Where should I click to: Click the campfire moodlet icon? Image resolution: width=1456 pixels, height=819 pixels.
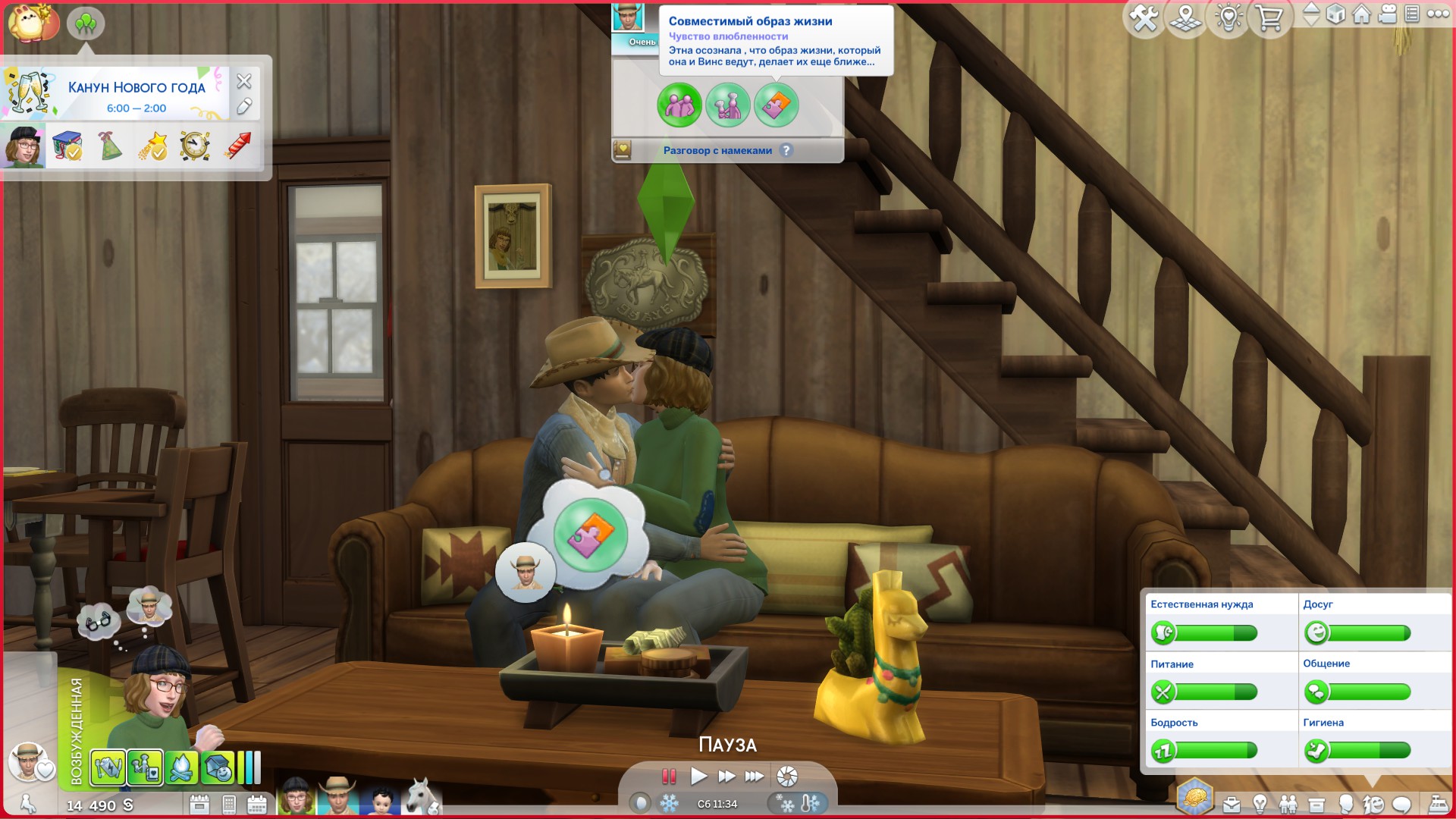point(181,768)
